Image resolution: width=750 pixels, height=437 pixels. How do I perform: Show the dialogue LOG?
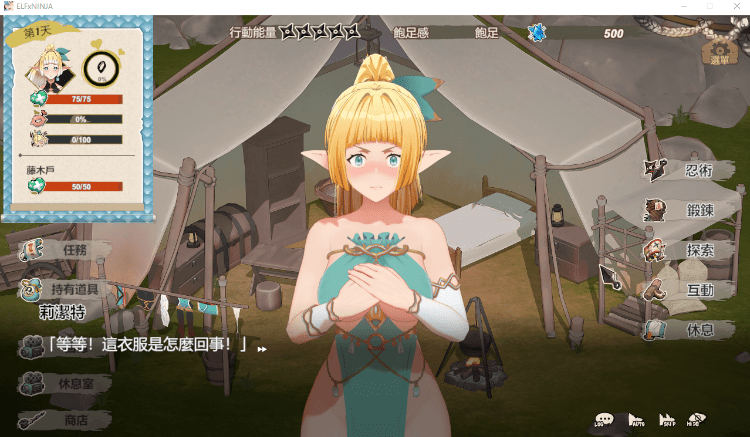point(604,421)
